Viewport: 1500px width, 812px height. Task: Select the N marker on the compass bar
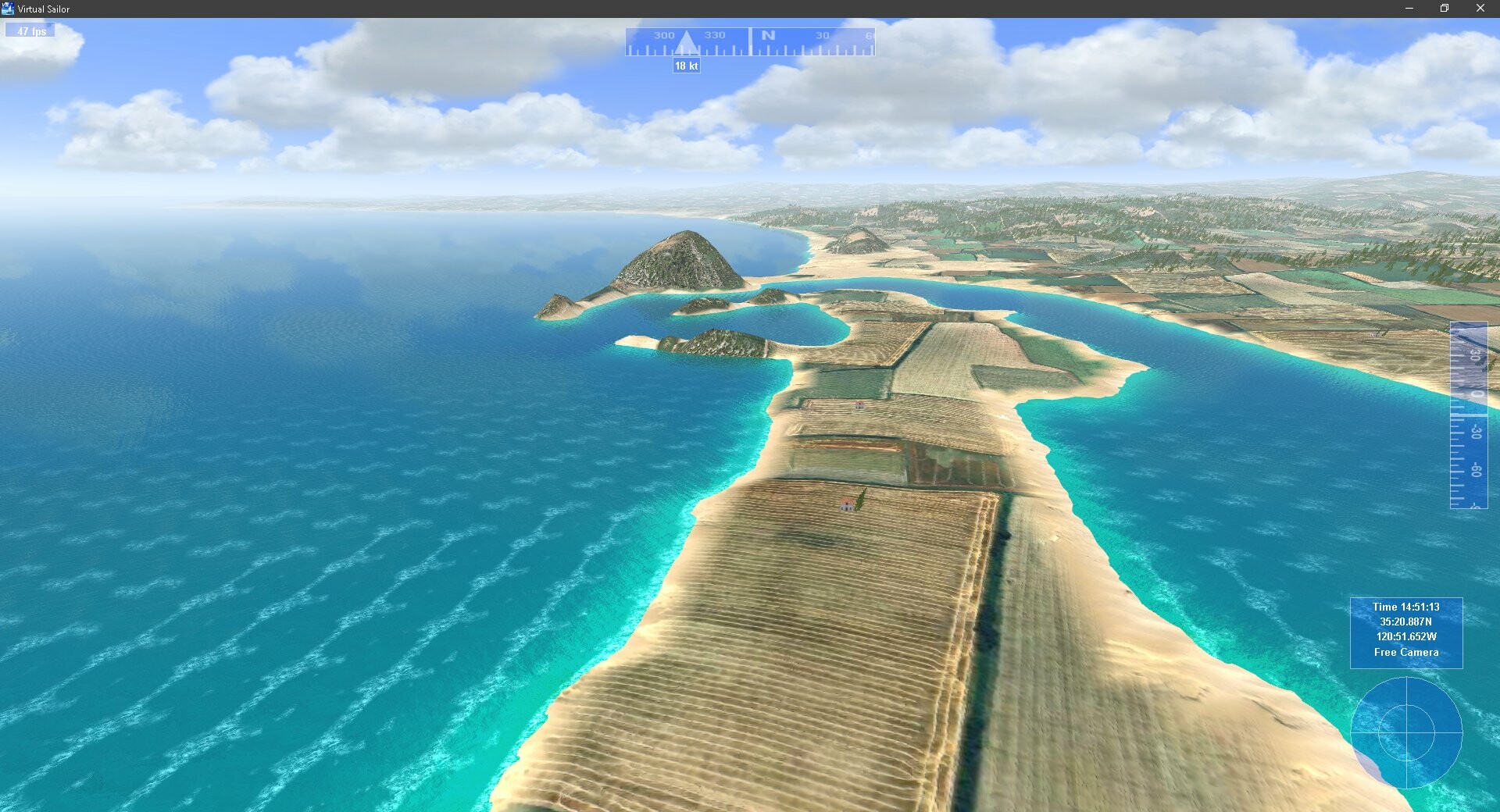coord(768,35)
